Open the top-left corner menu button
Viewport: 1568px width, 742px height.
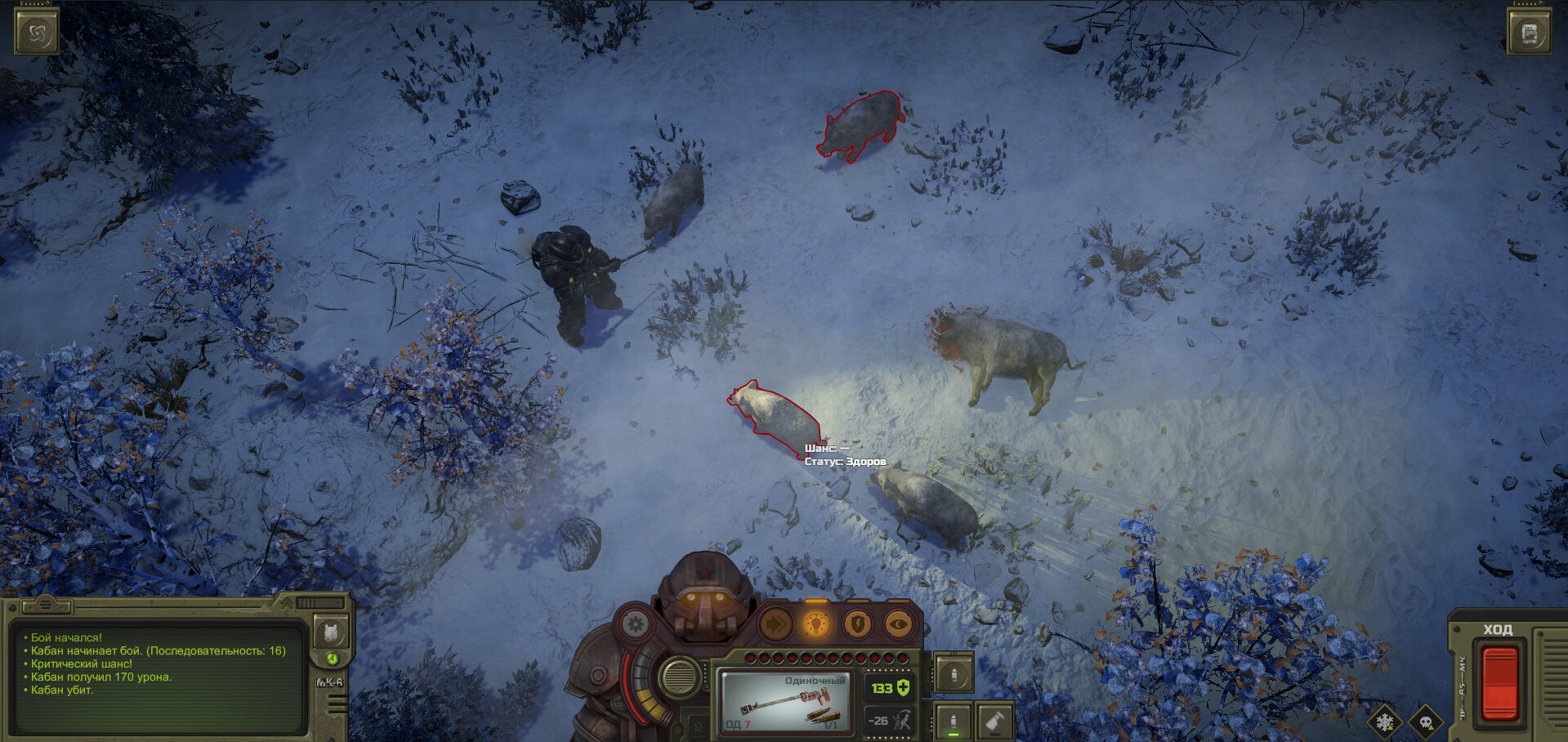[37, 33]
